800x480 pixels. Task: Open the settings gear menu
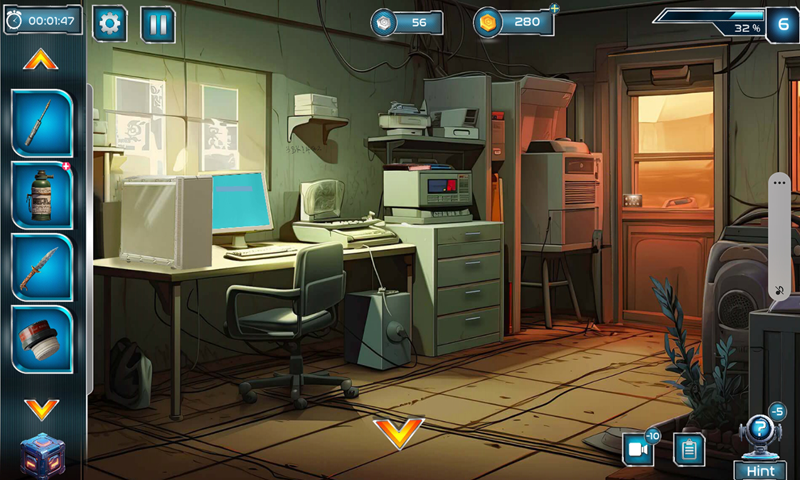109,23
